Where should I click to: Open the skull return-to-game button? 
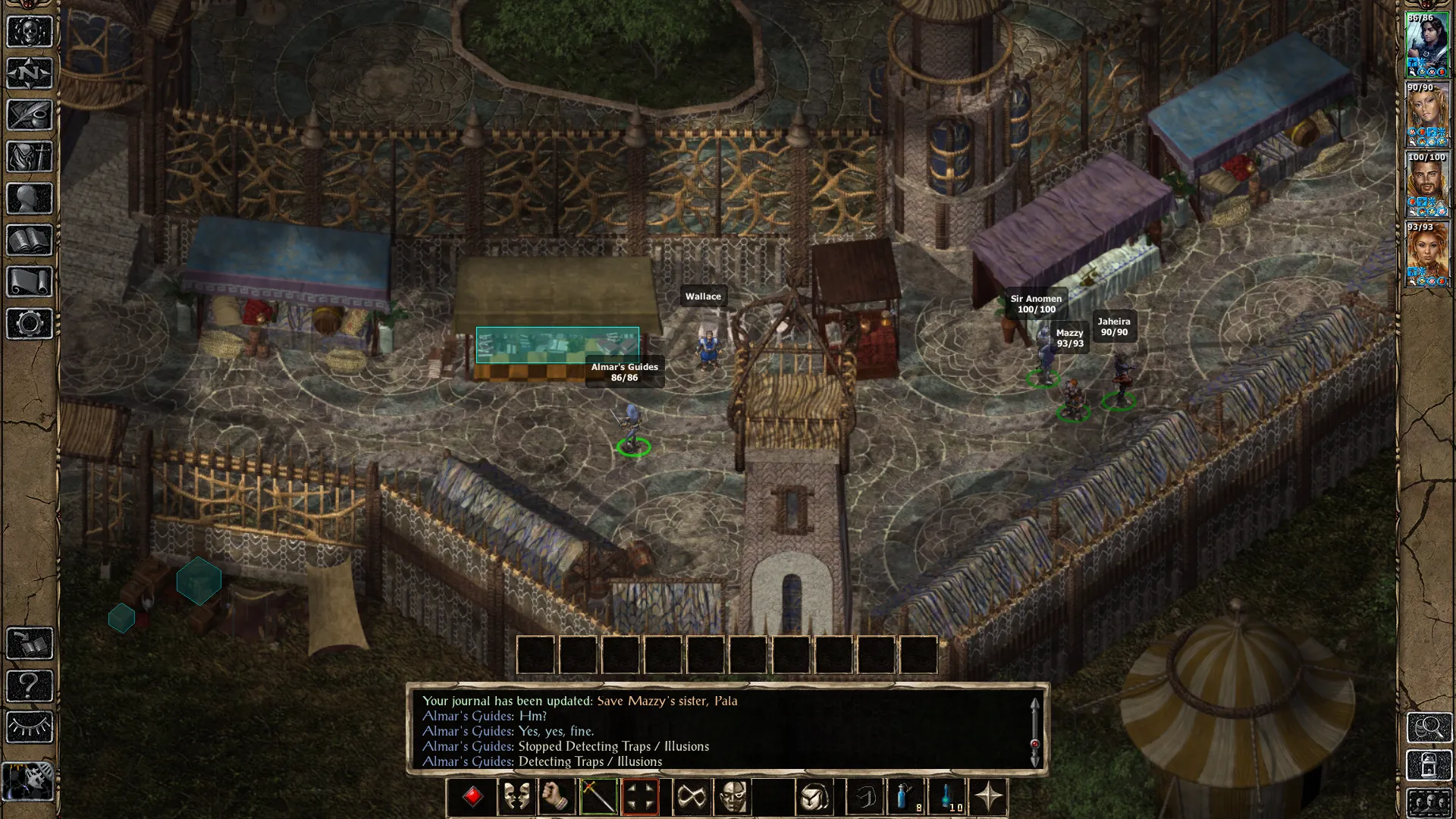click(x=30, y=32)
